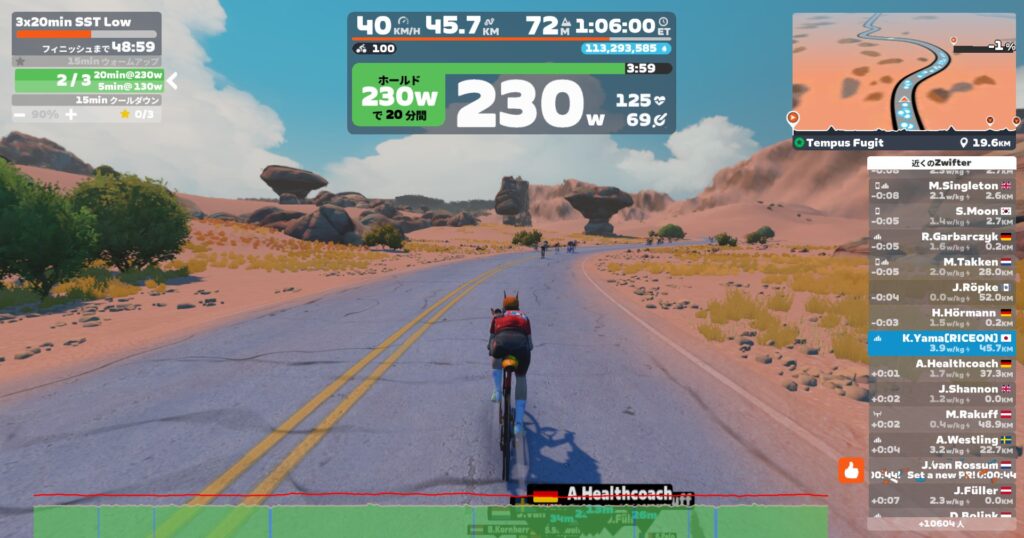Select S.Moon in the nearby riders list
Viewport: 1024px width, 538px height.
(x=942, y=216)
